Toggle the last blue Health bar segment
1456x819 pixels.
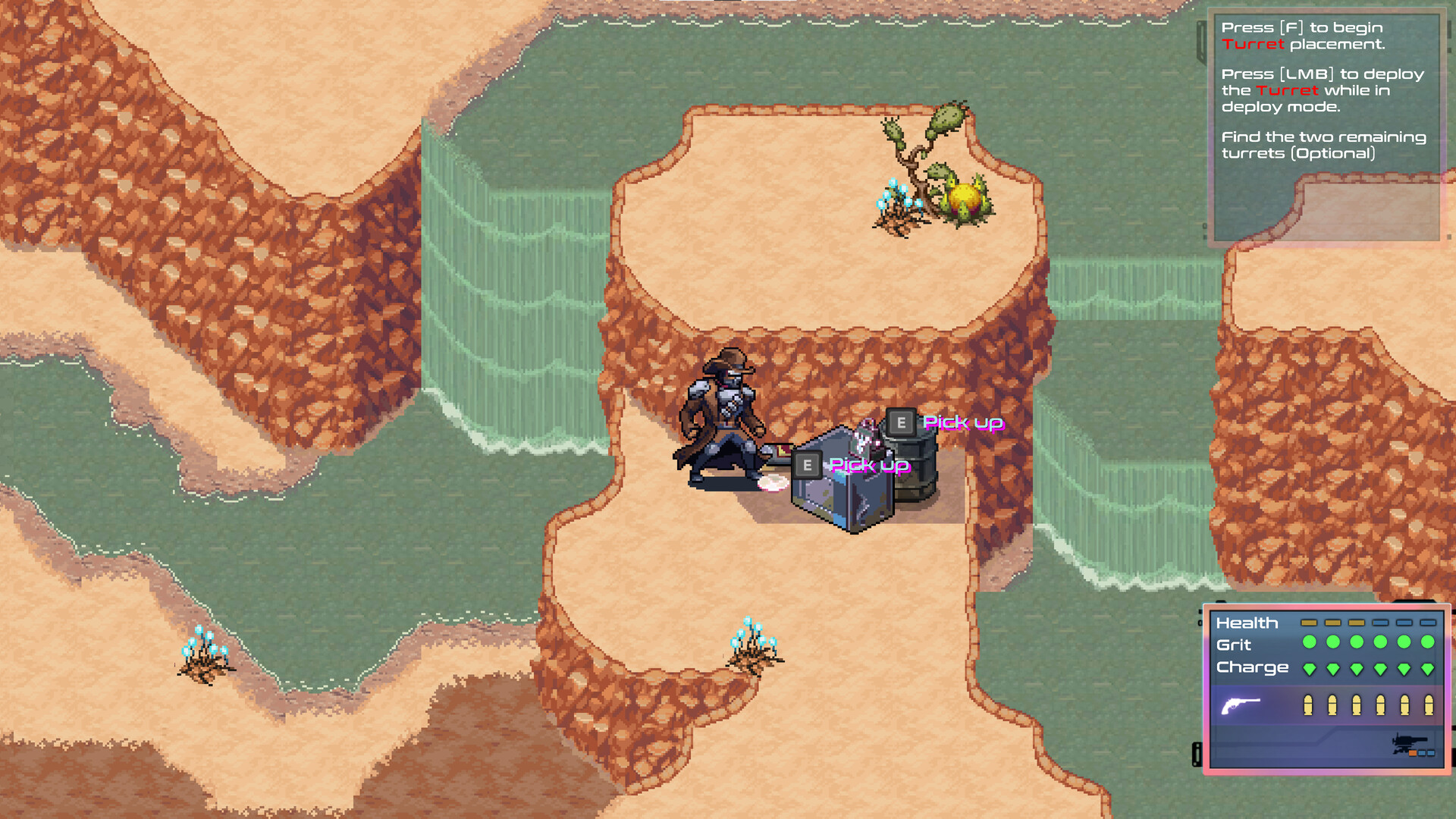pyautogui.click(x=1428, y=623)
